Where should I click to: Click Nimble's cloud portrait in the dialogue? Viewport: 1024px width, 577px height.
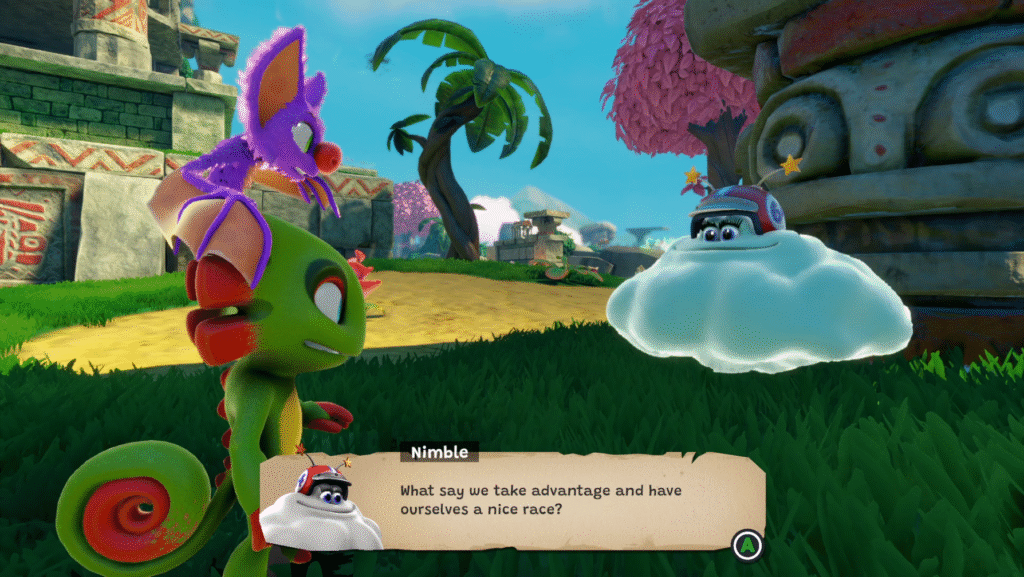pos(320,507)
